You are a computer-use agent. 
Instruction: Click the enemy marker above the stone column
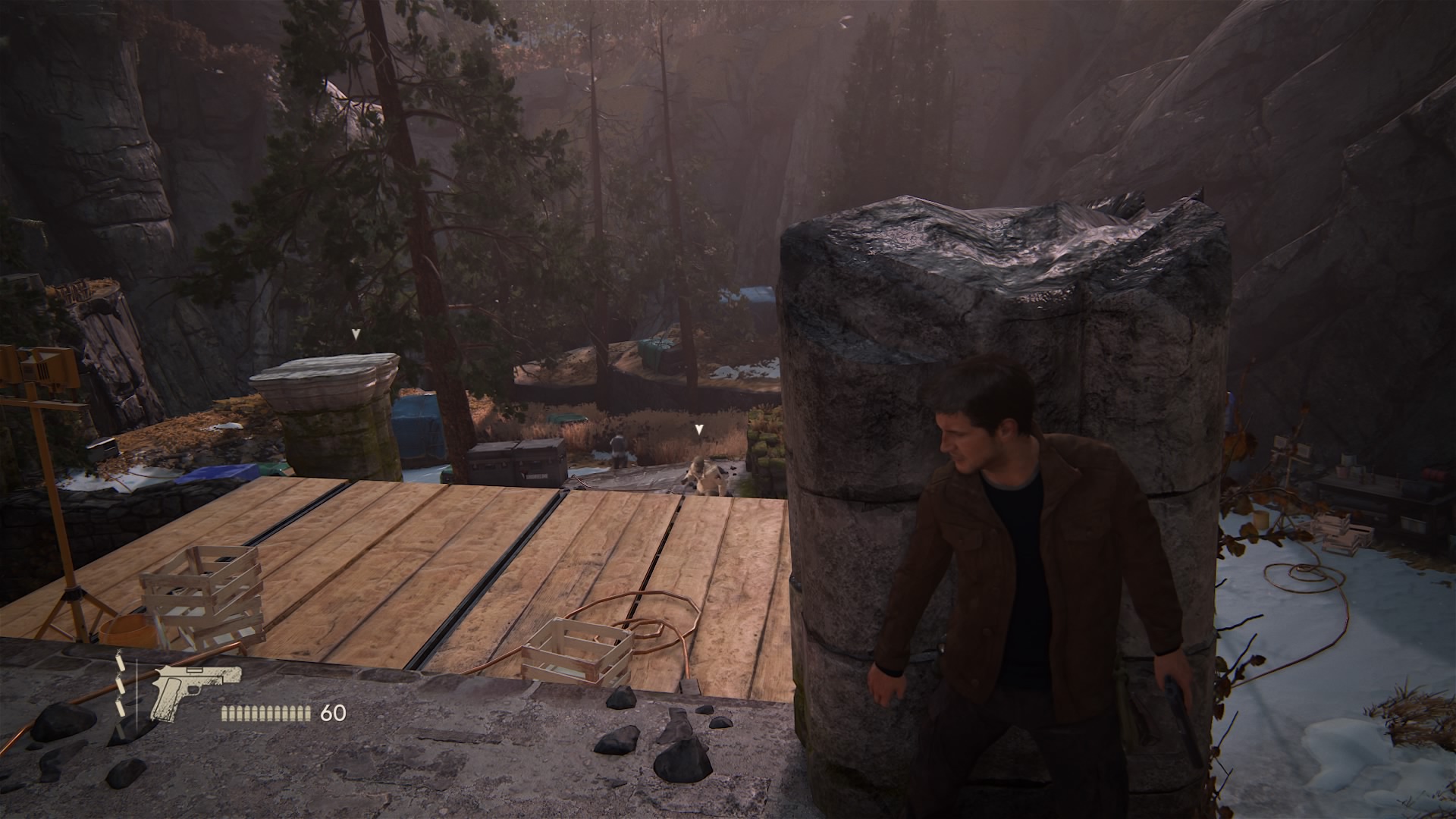tap(355, 334)
